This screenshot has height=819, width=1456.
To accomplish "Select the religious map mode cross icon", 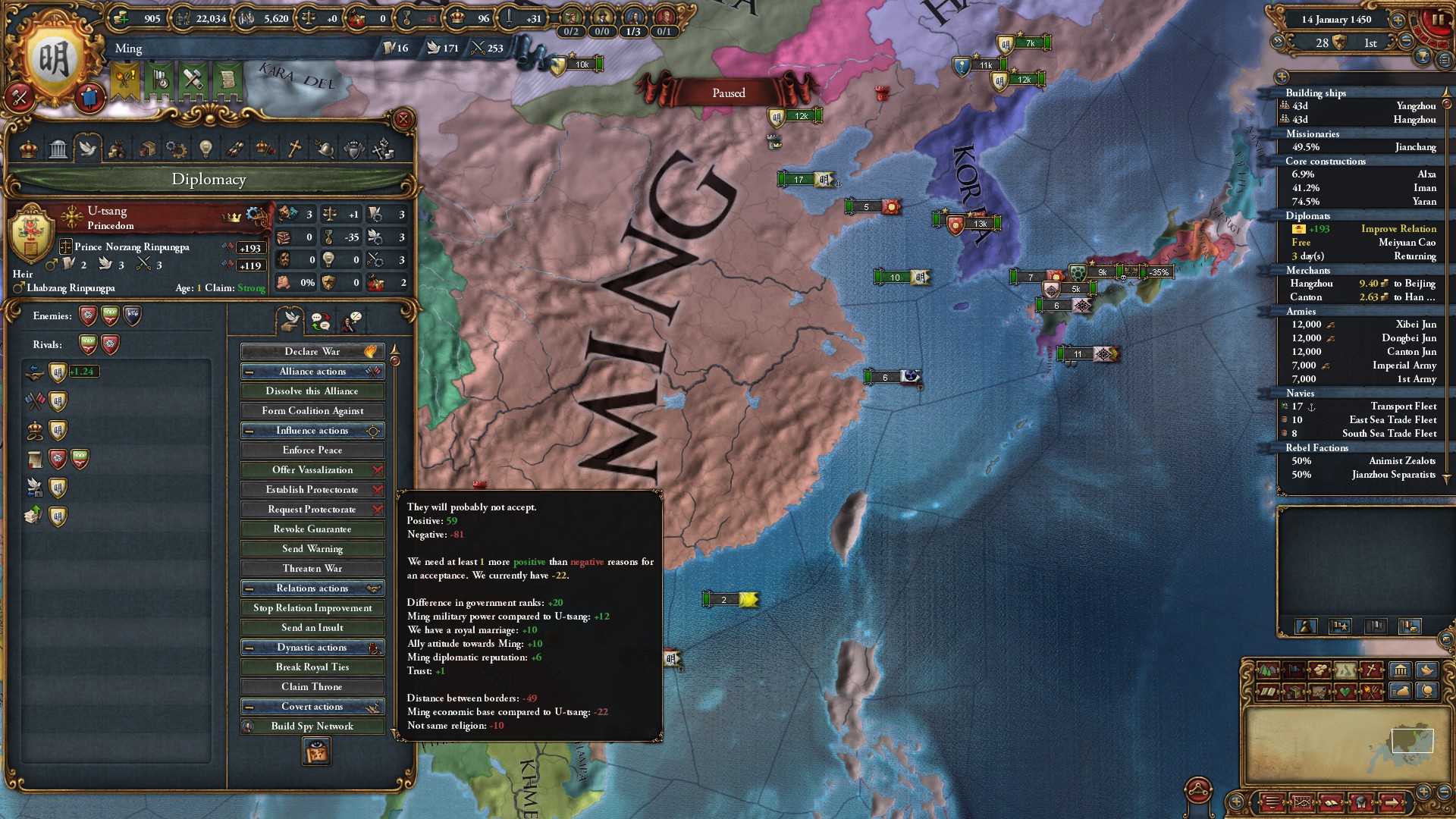I will pyautogui.click(x=1371, y=670).
